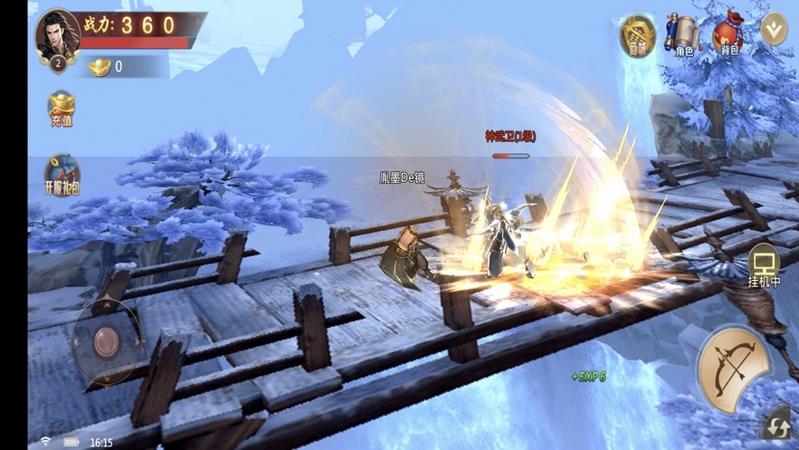Open the 角色 character scroll
Screen dimensions: 799x450
click(x=685, y=34)
